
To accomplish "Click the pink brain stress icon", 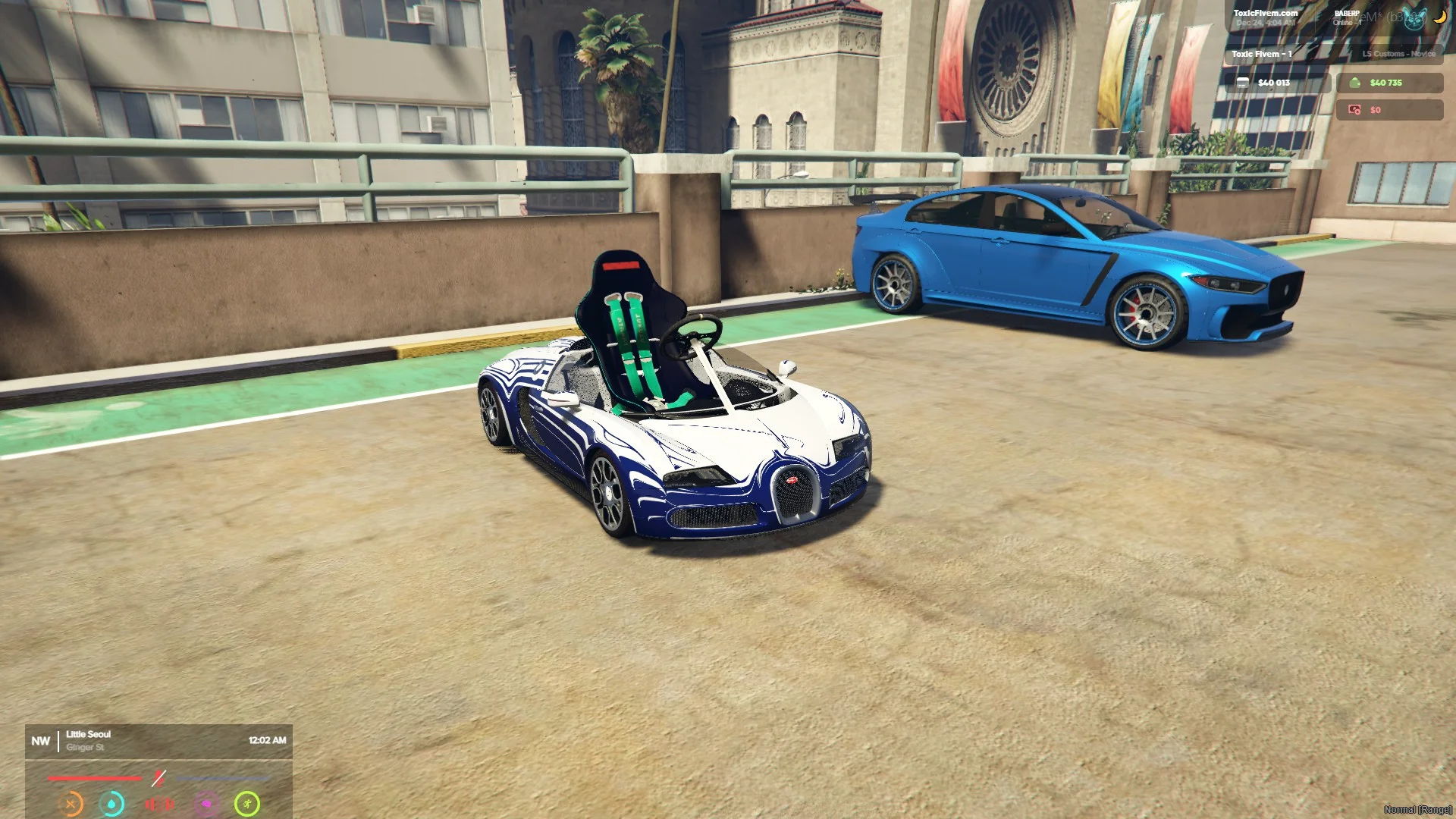I will [206, 804].
